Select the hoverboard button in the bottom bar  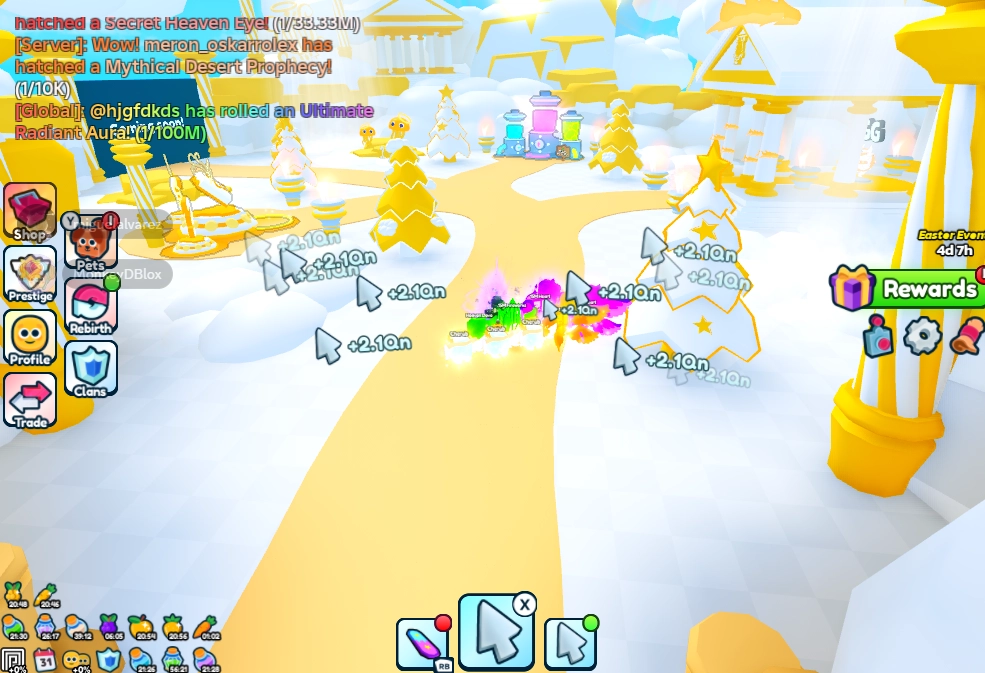pos(423,643)
